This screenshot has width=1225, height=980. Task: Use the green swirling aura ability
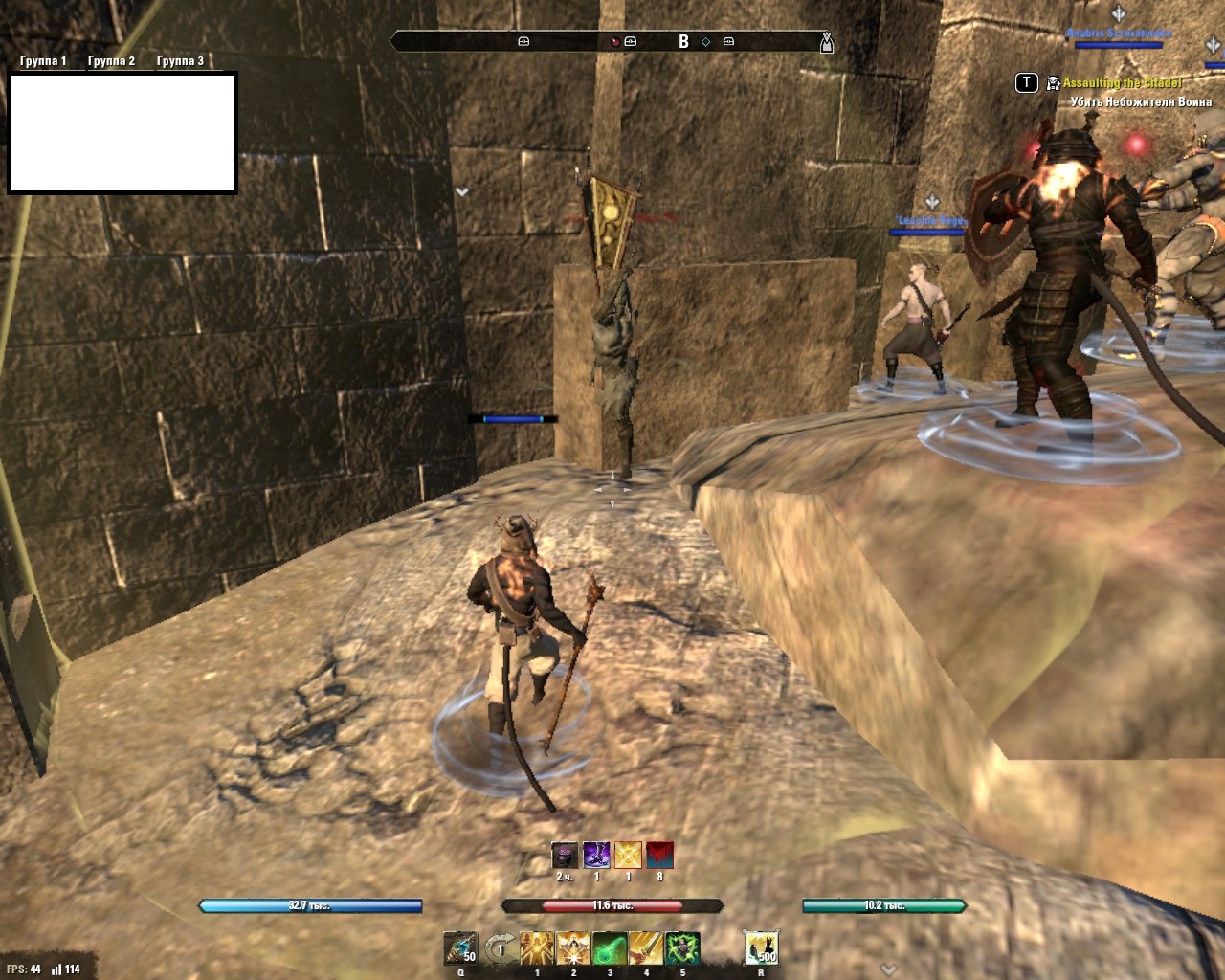coord(682,948)
